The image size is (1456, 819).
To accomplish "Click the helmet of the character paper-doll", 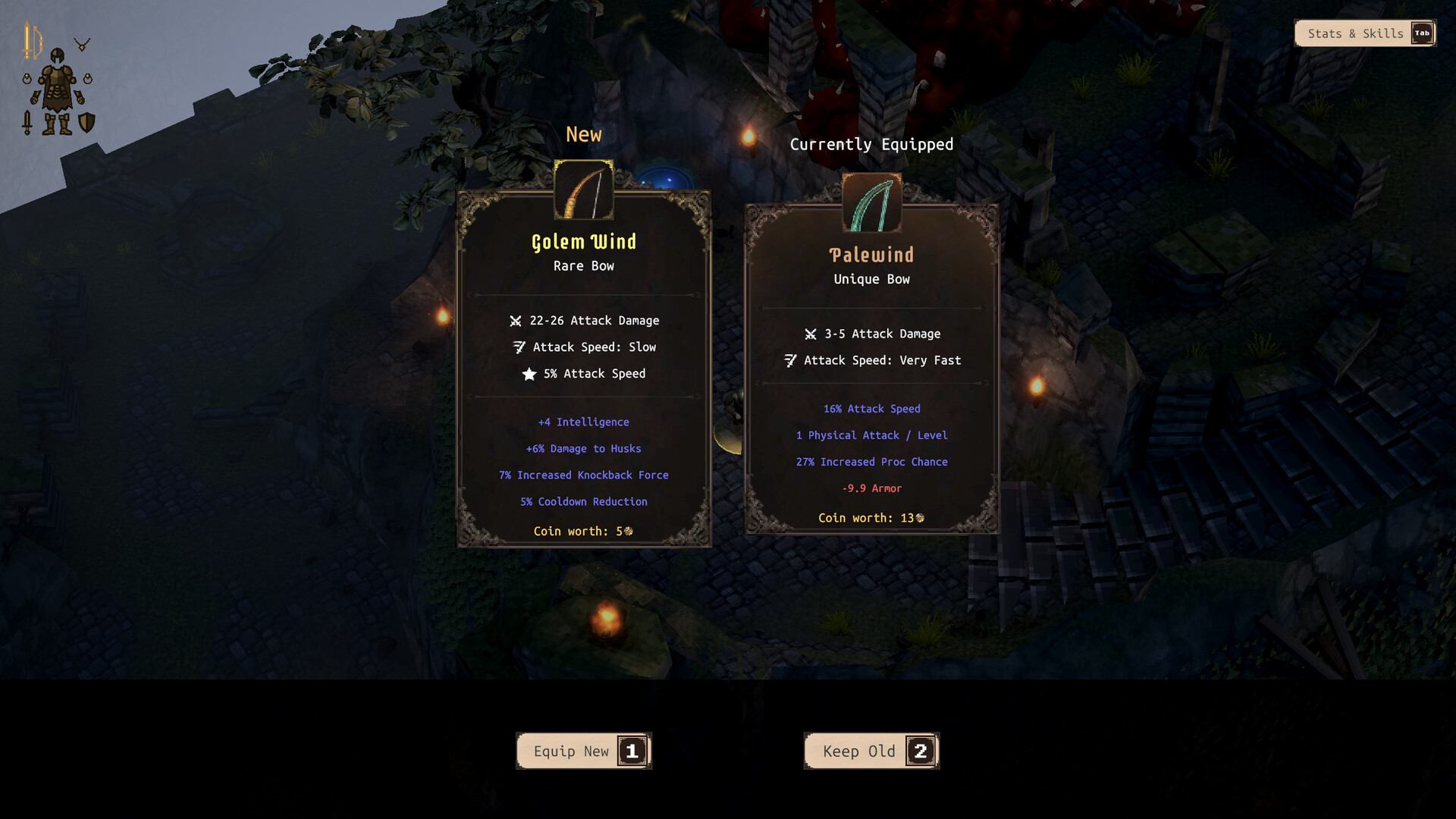I will click(58, 56).
